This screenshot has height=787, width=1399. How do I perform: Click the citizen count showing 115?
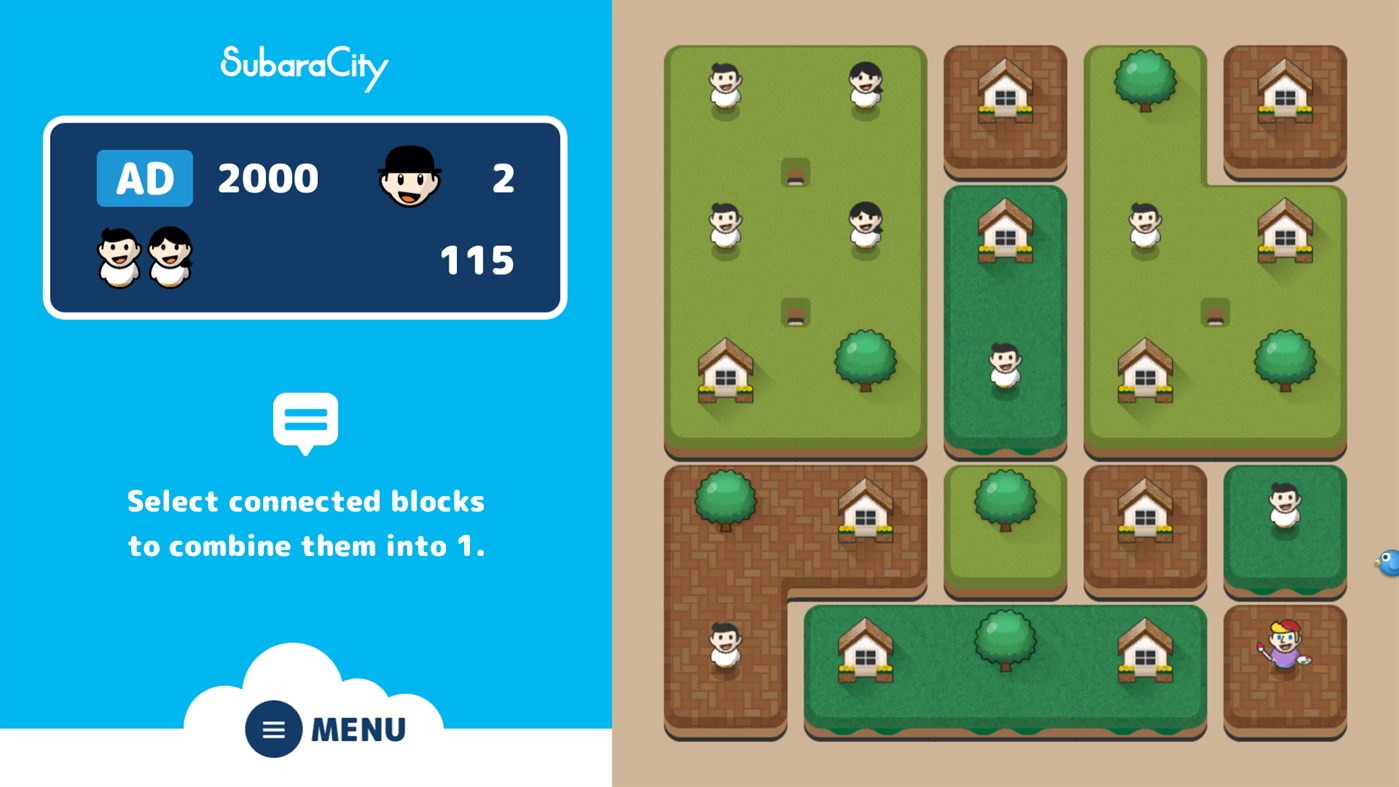click(x=477, y=261)
